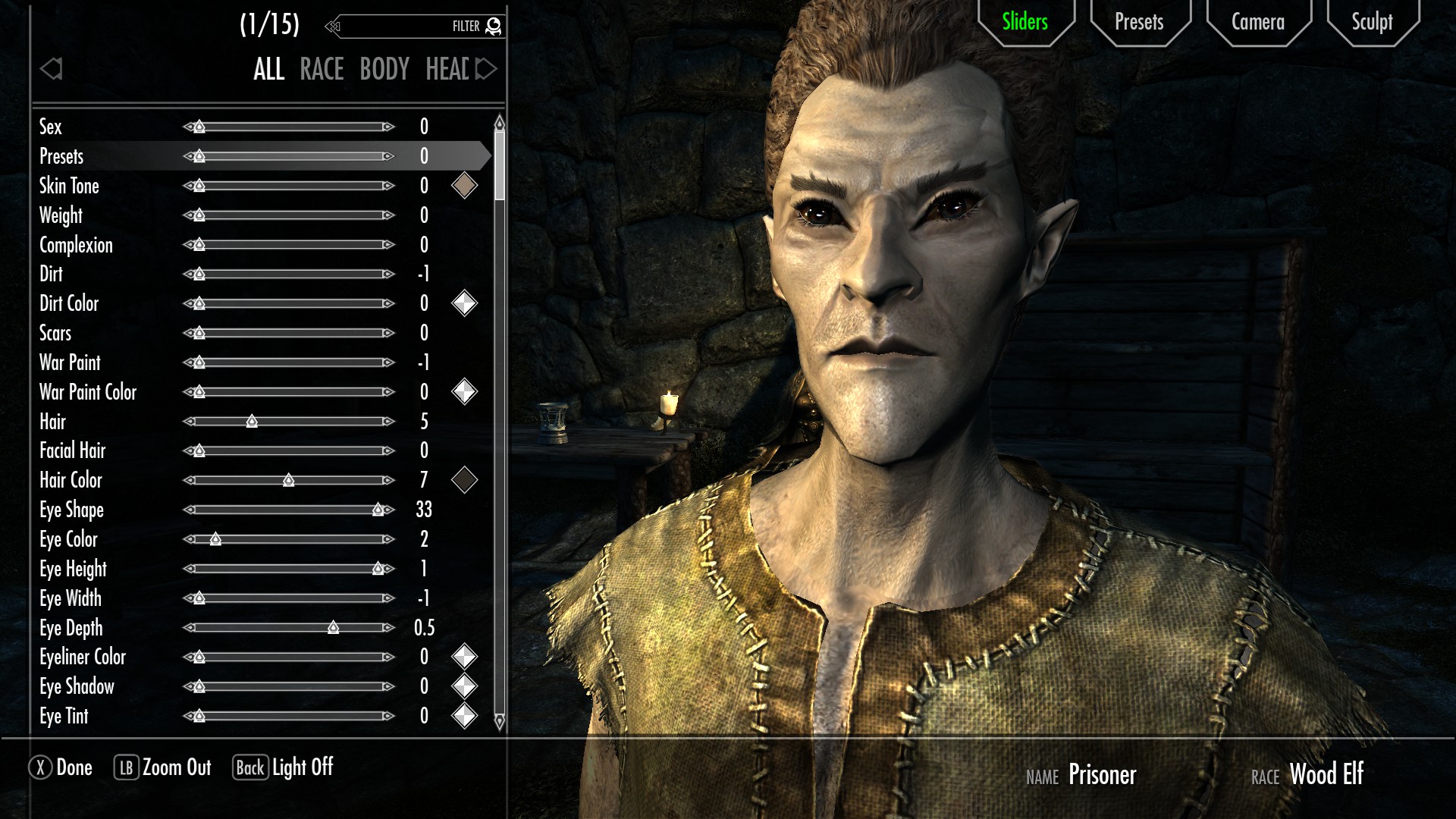Open the Eye Tint color swatch

click(x=464, y=716)
